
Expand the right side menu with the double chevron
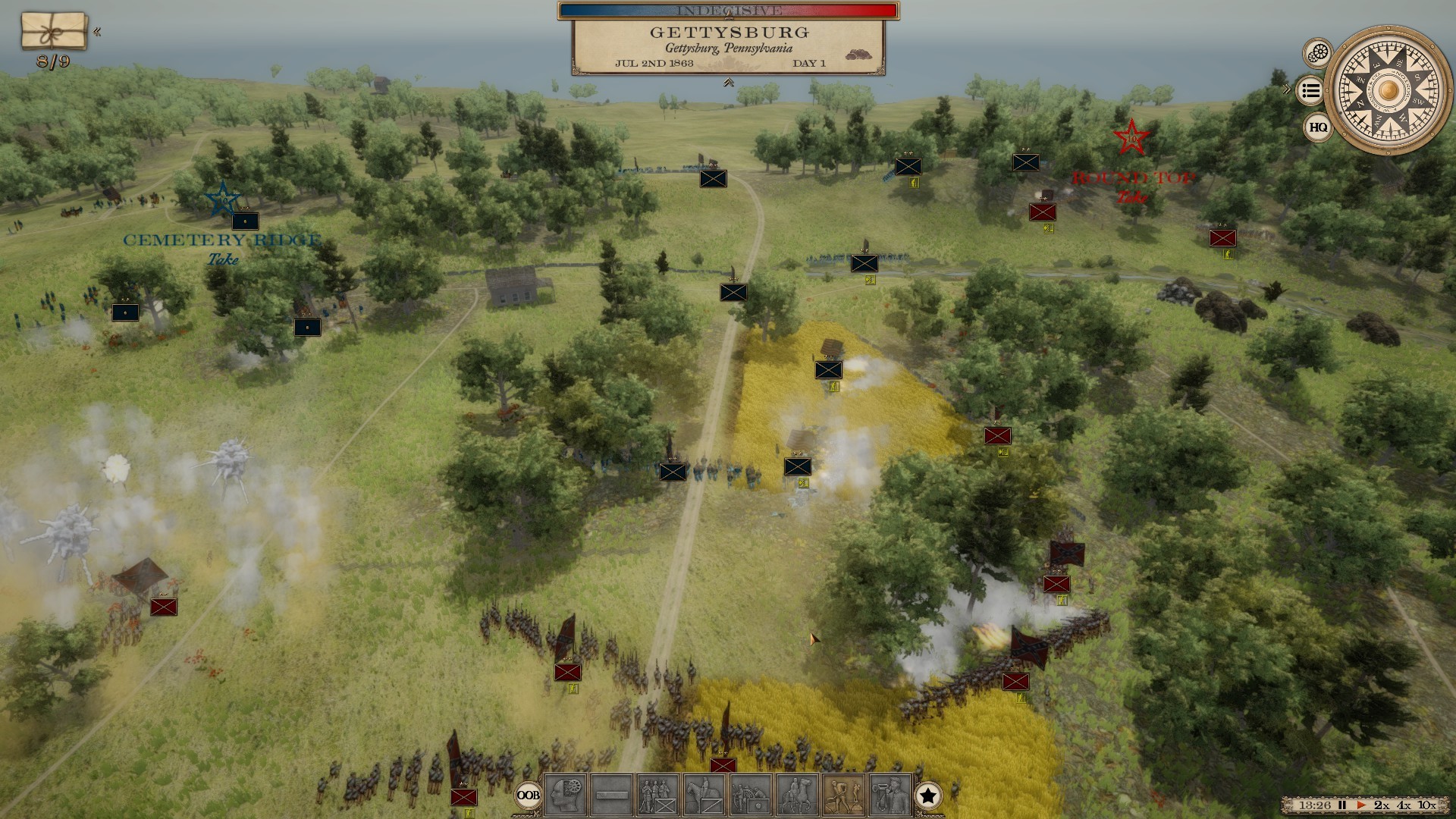tap(1286, 87)
